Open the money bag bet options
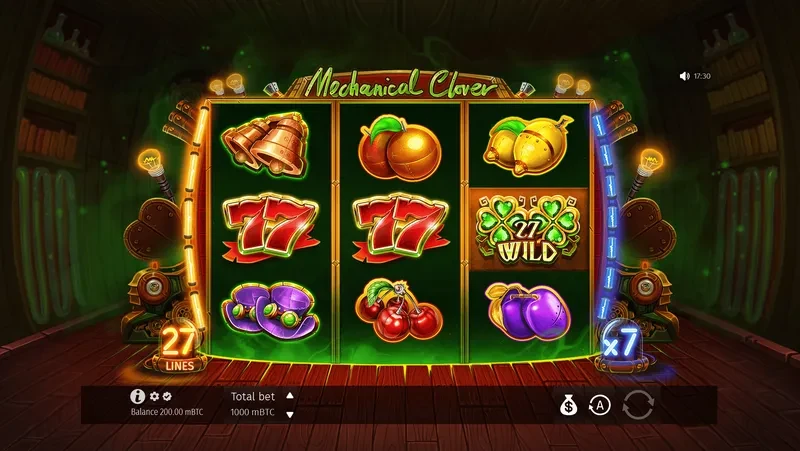 (x=568, y=405)
